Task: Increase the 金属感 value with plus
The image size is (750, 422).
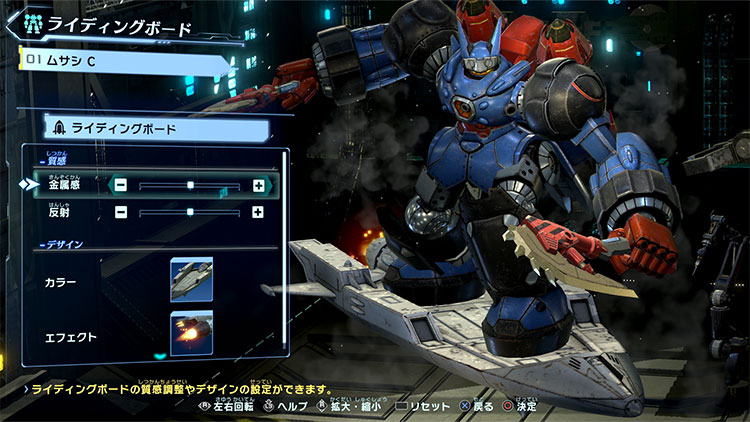Action: pos(258,185)
